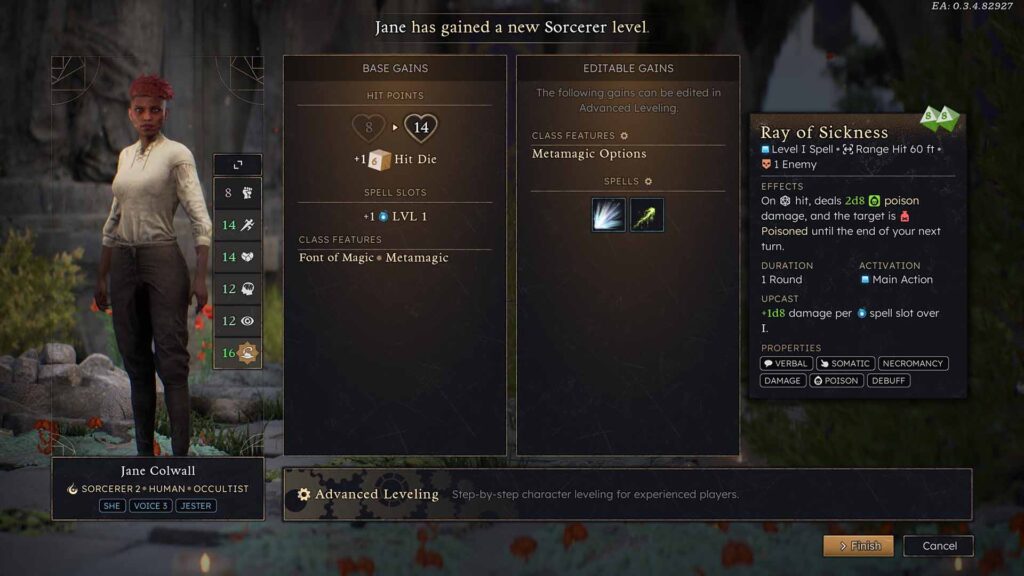
Task: Click the gear icon beside editable Class Features
Action: (x=625, y=136)
